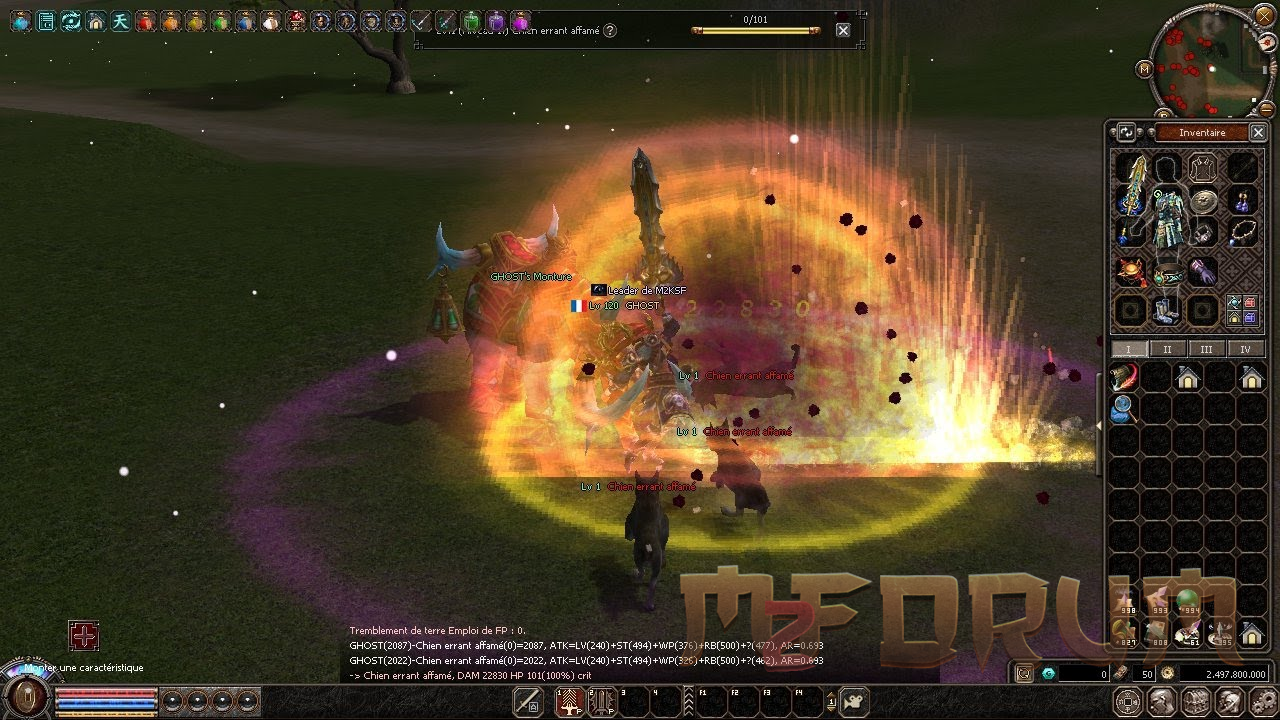Toggle the camera view mode button
1280x720 pixels.
[x=853, y=701]
